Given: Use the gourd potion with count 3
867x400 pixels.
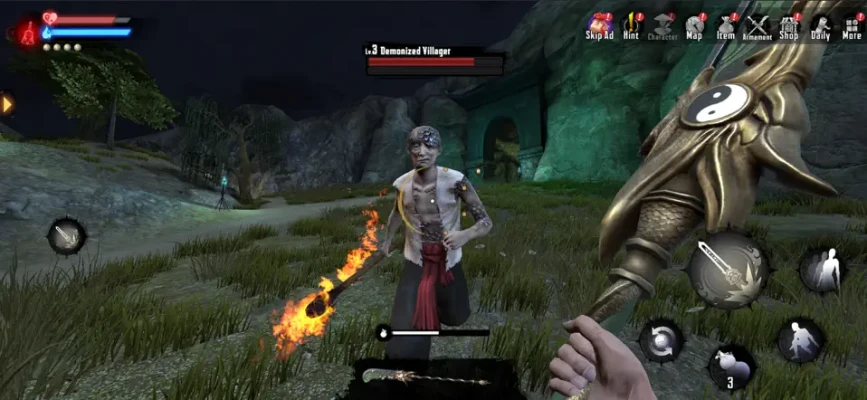Looking at the screenshot, I should click(731, 366).
